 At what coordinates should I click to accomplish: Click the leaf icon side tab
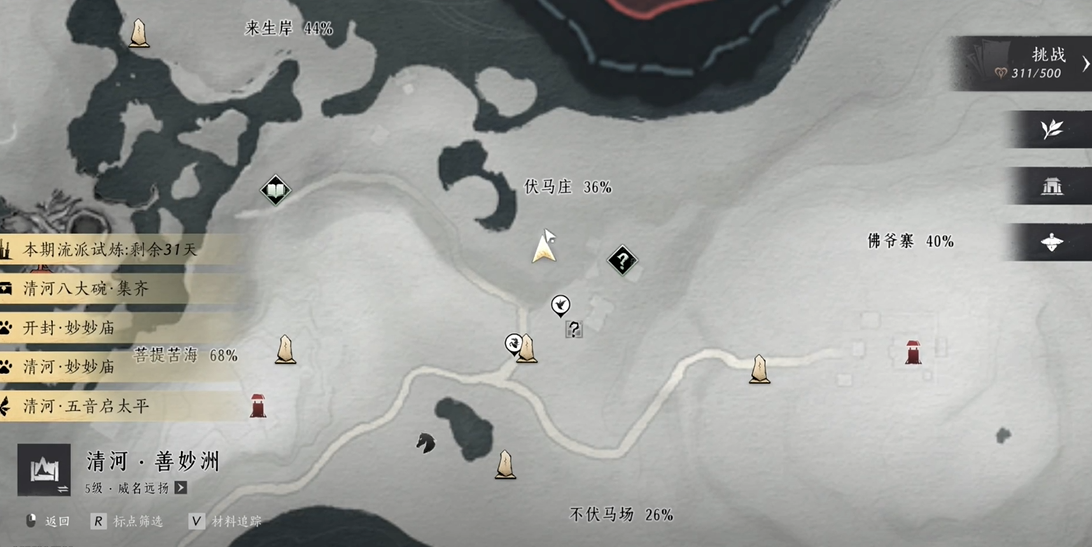coord(1051,130)
